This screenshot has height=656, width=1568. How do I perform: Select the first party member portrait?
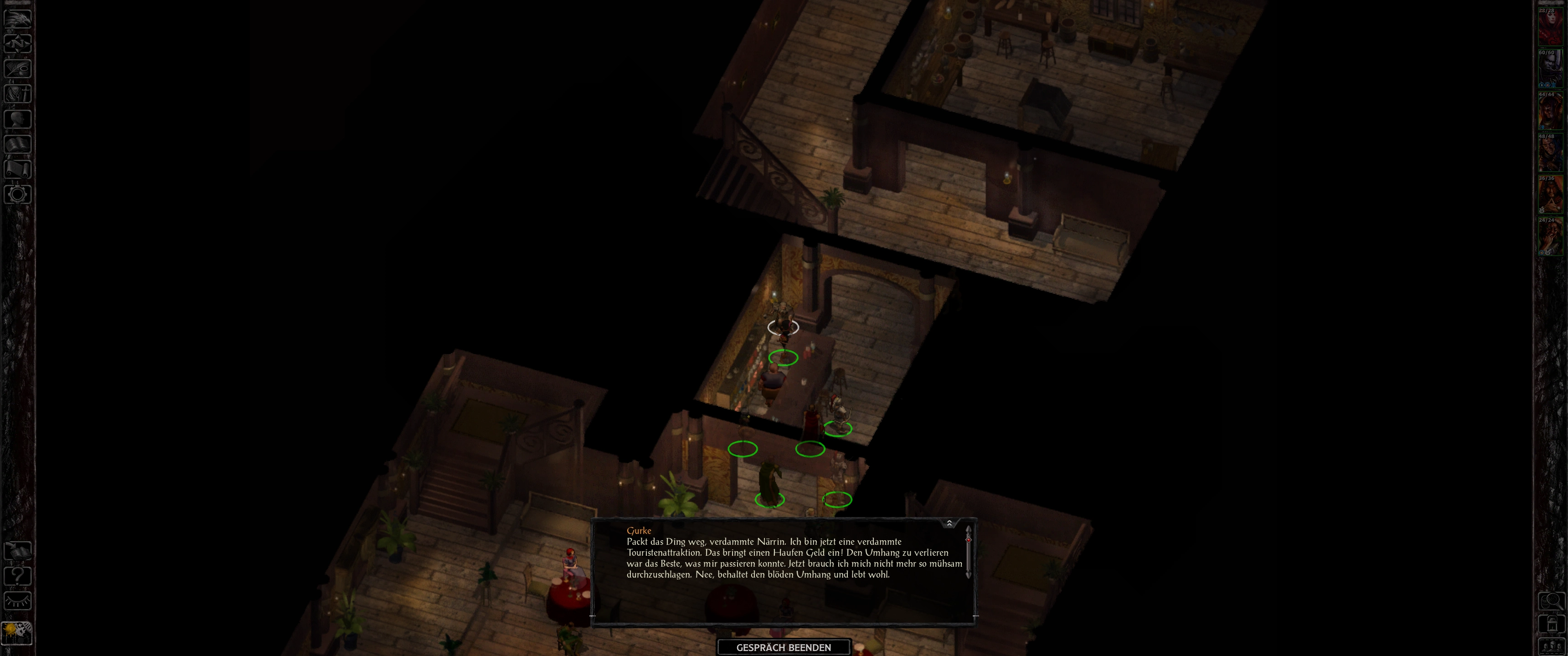(x=1550, y=27)
